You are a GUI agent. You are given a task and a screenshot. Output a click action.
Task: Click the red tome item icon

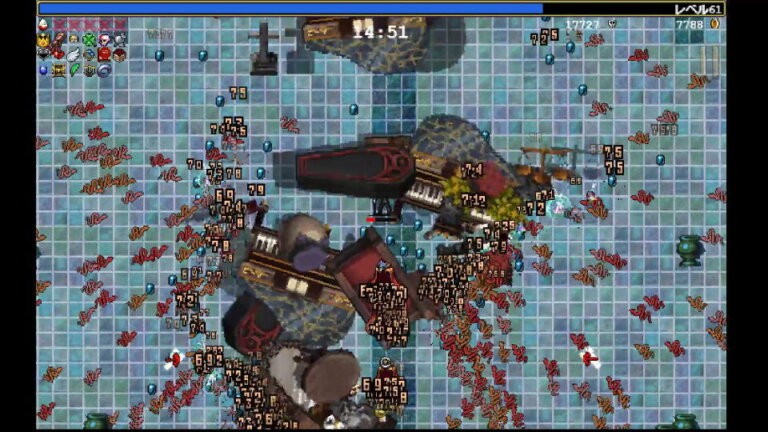pos(104,54)
